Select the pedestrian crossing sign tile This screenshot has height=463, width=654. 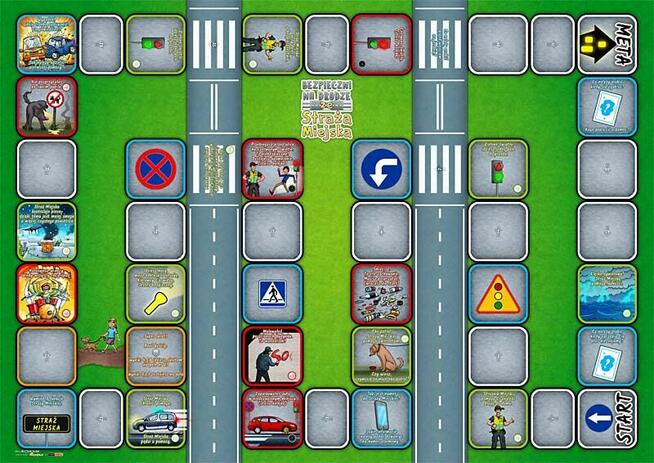point(272,293)
